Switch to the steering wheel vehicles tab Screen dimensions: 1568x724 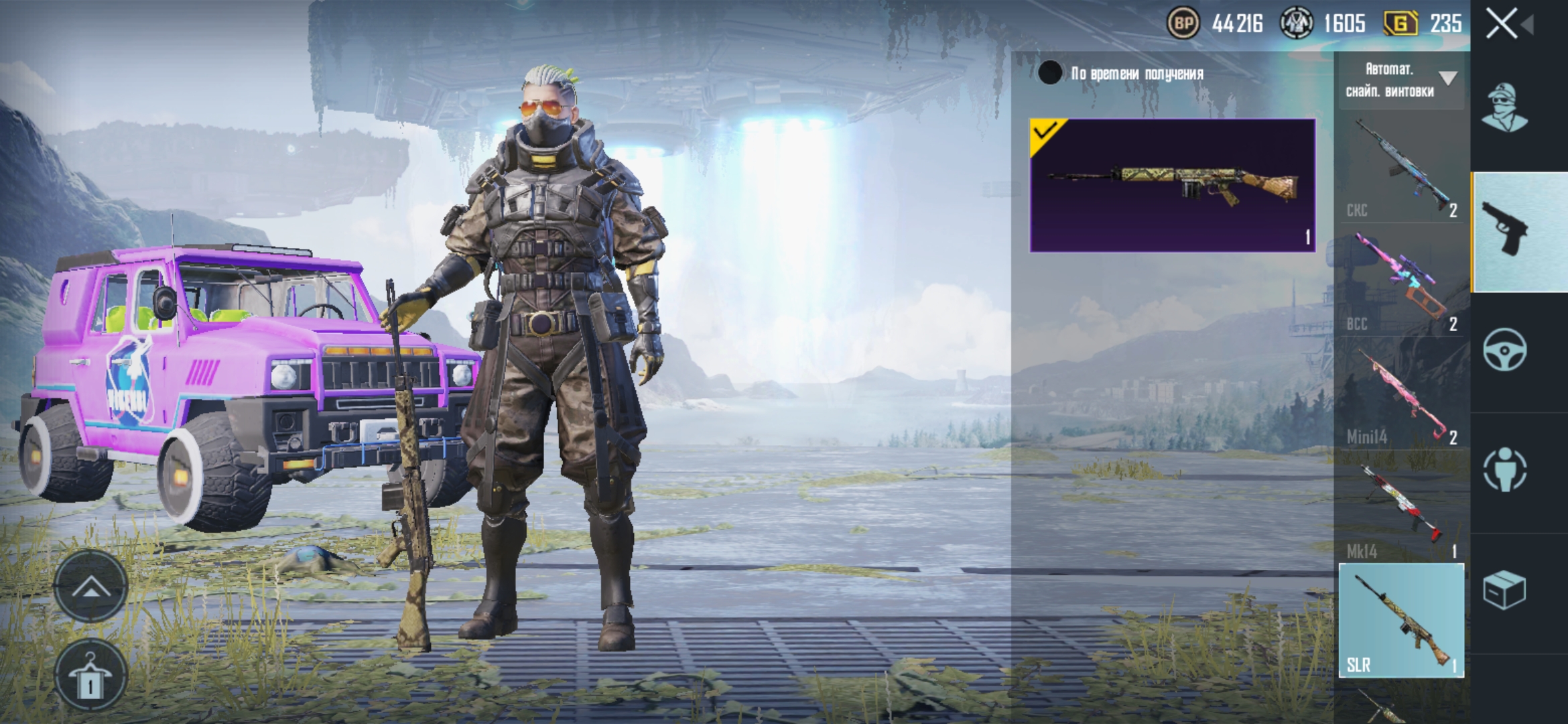(1505, 350)
